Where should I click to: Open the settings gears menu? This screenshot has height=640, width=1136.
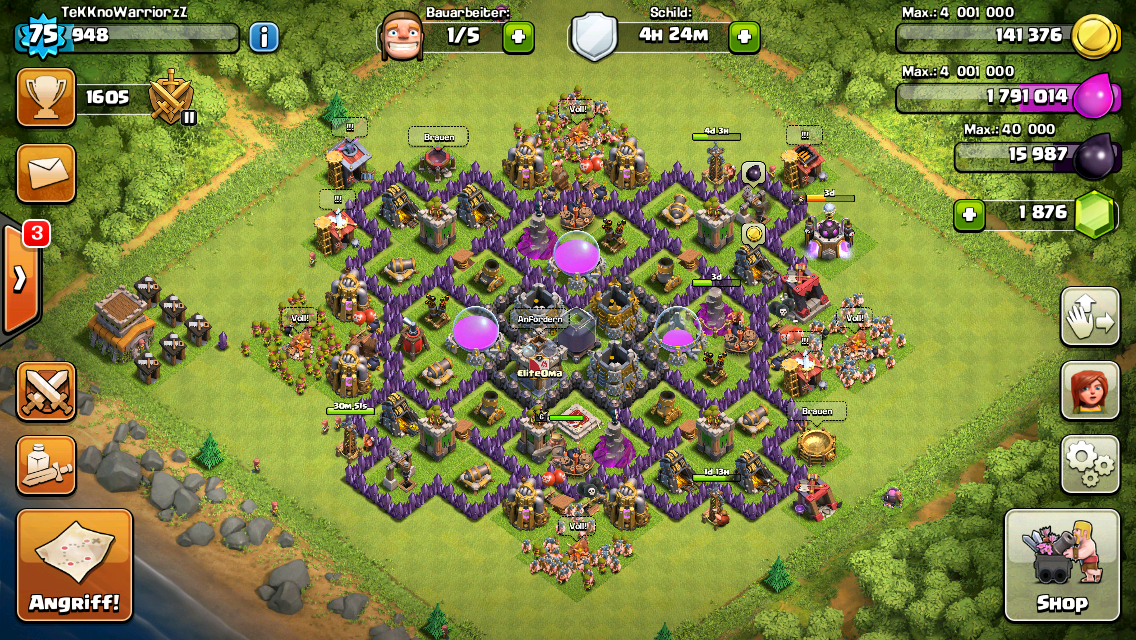(x=1089, y=463)
